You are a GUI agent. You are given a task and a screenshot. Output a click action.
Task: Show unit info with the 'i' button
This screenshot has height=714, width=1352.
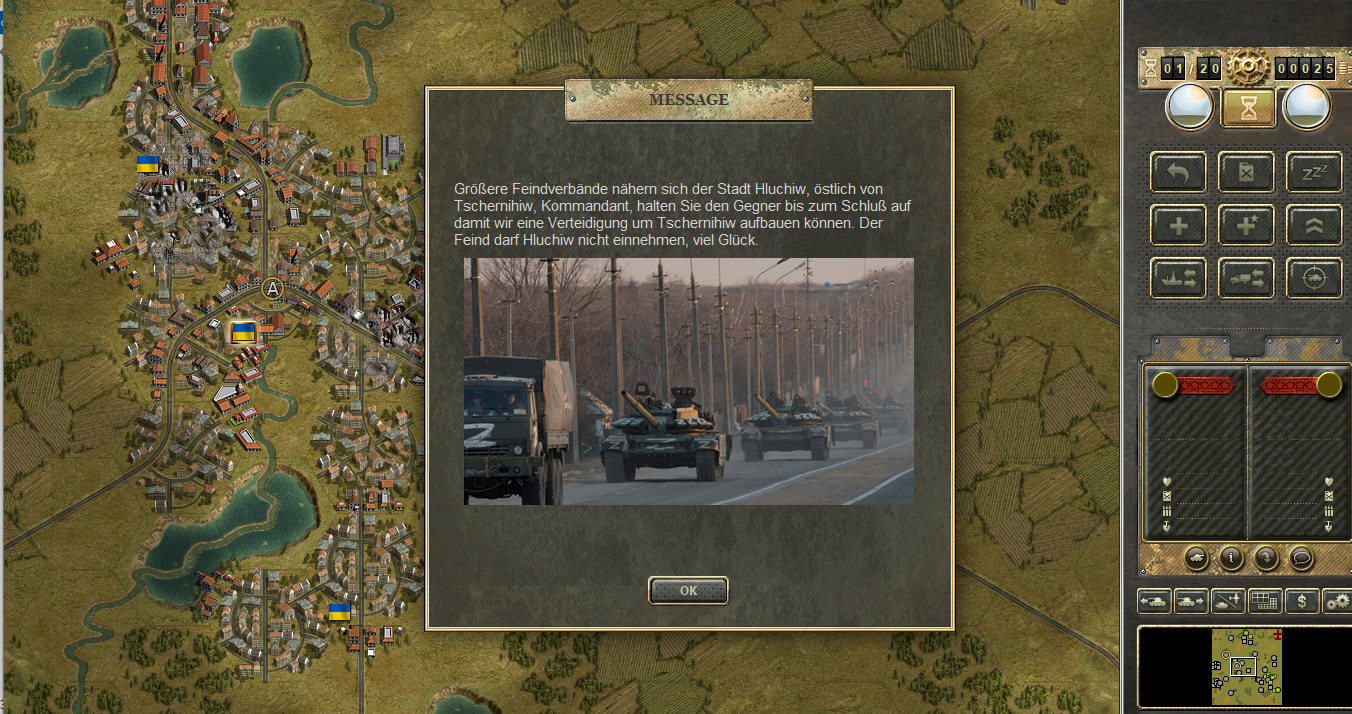coord(1231,558)
